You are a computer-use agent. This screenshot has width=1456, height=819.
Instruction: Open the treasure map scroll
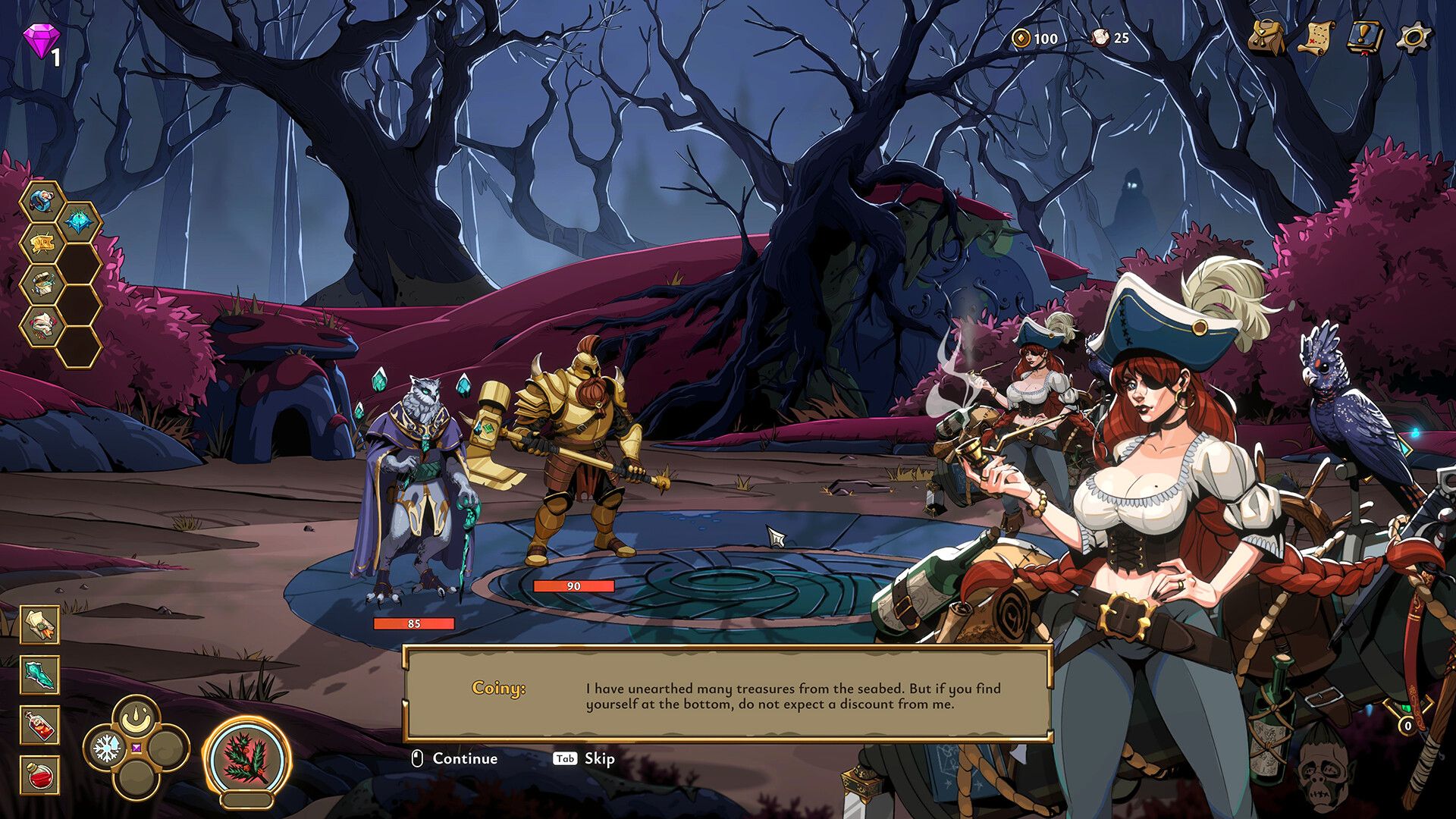click(x=1316, y=36)
